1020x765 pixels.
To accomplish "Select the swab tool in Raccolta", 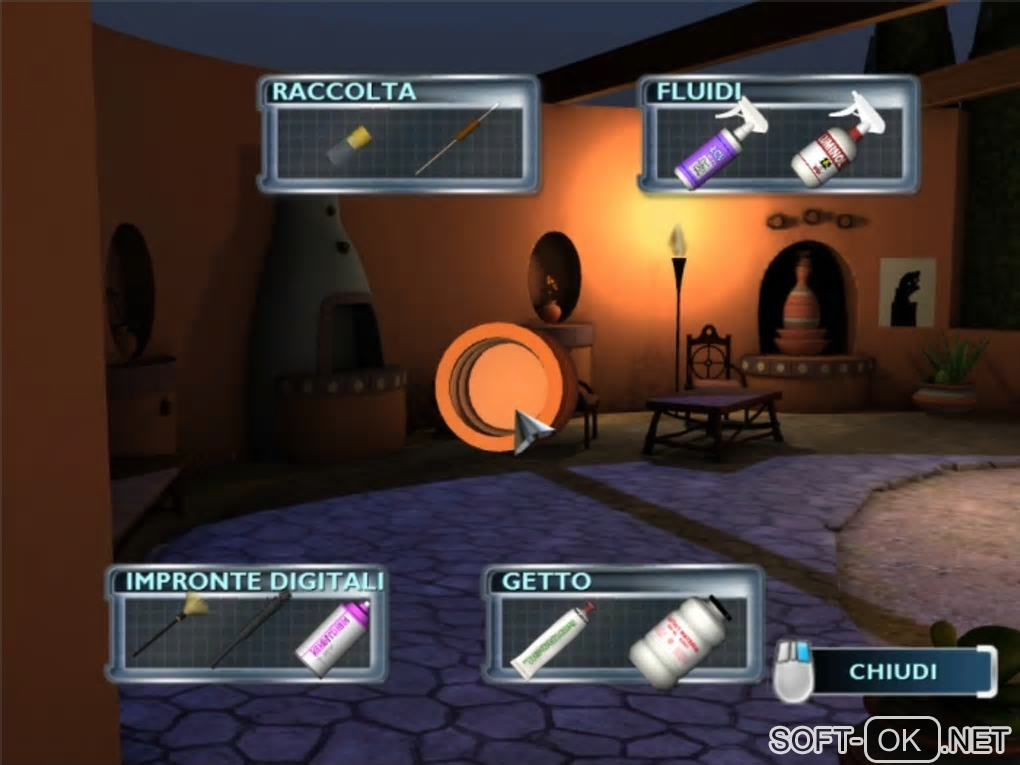I will [x=349, y=146].
